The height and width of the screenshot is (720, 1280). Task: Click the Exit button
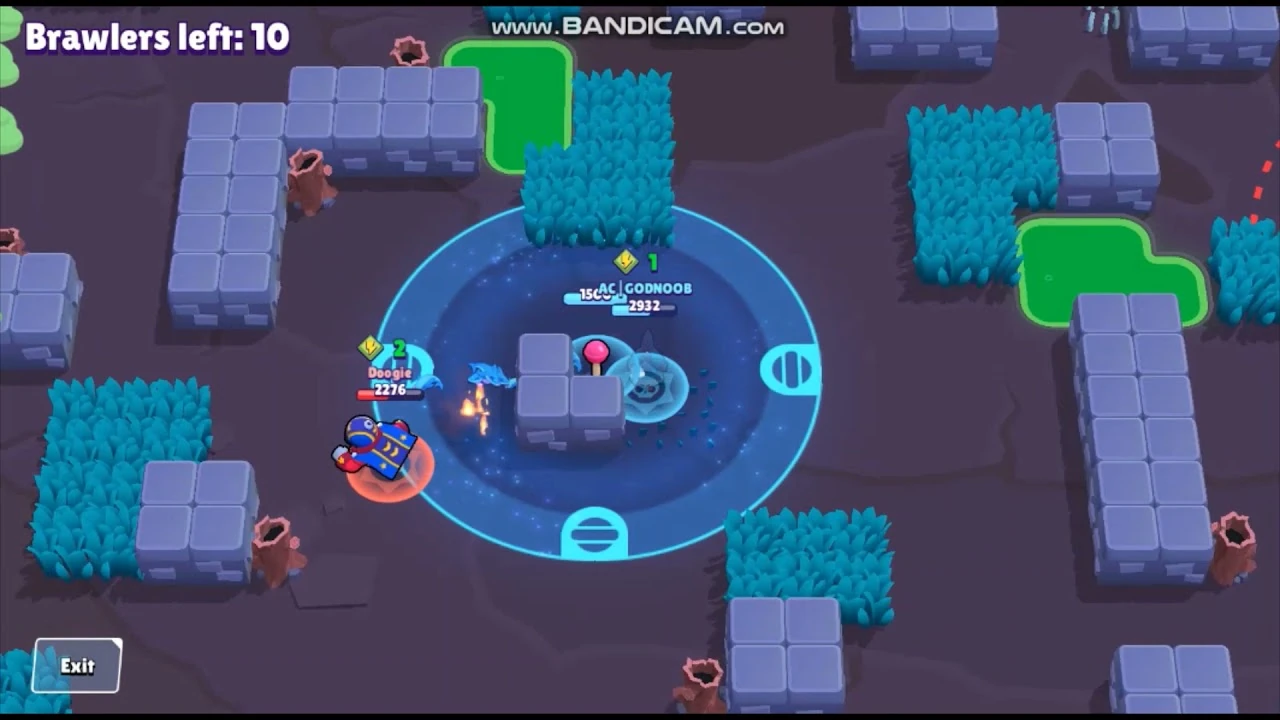click(75, 665)
